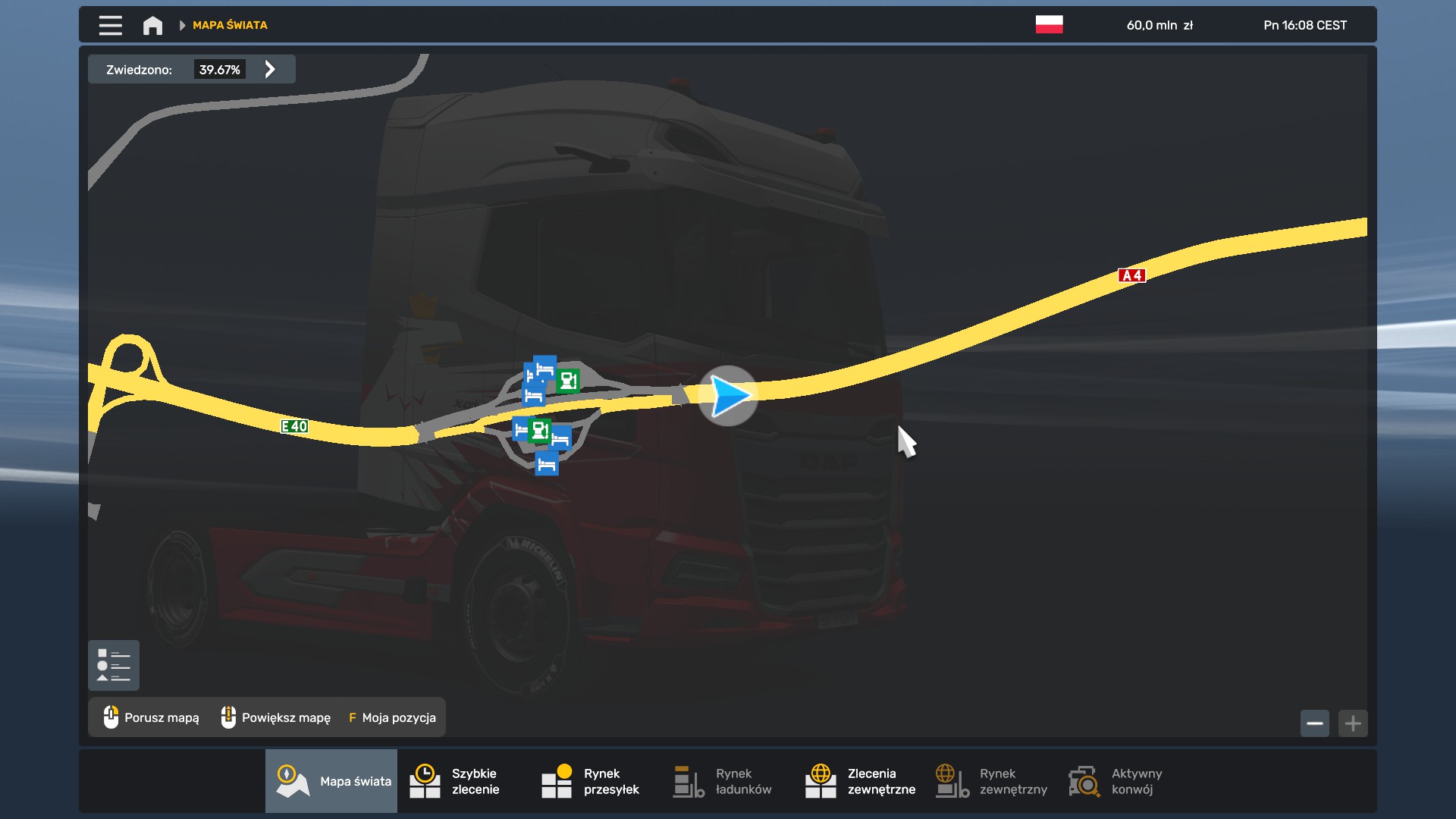This screenshot has width=1456, height=819.
Task: Zoom in the map with plus
Action: point(1353,723)
